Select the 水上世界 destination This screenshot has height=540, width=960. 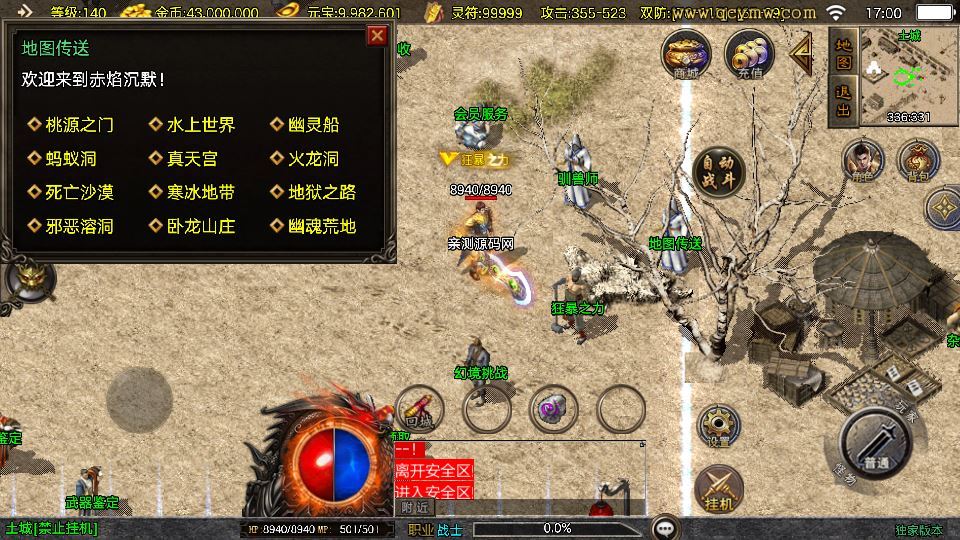click(200, 125)
